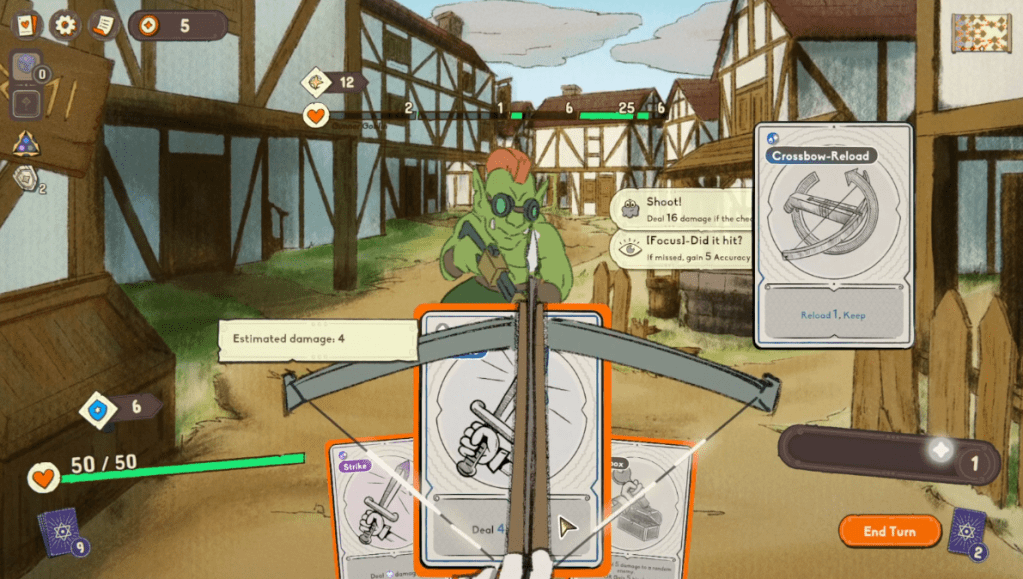Open the card deck icon with the heart
Image resolution: width=1023 pixels, height=579 pixels.
(x=26, y=25)
